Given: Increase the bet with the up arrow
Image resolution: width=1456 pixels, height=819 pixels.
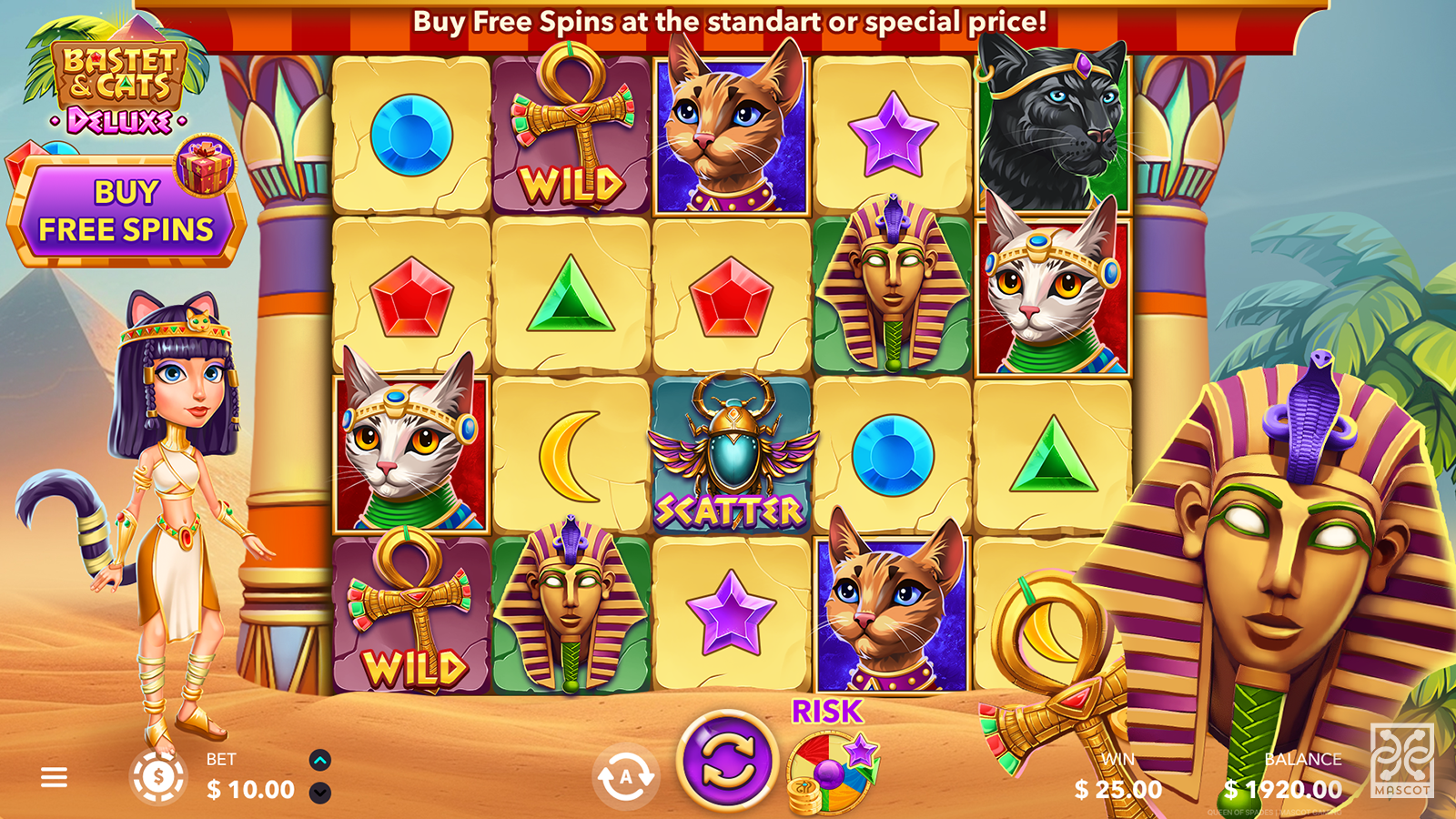Looking at the screenshot, I should (x=320, y=760).
